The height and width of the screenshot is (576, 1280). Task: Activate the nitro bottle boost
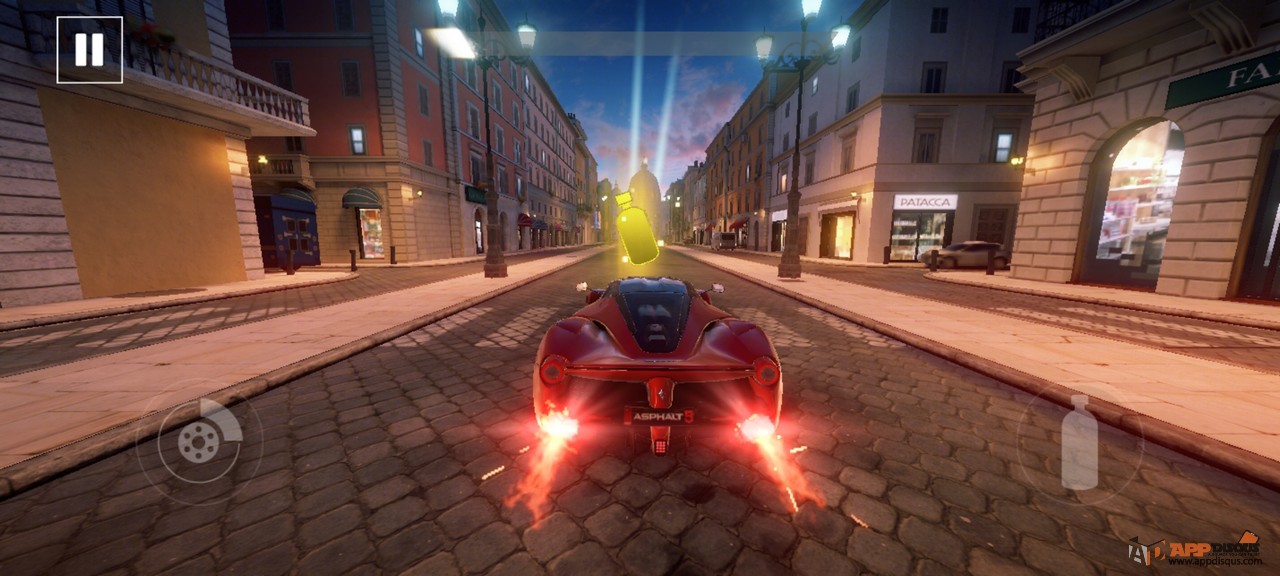(x=1079, y=442)
